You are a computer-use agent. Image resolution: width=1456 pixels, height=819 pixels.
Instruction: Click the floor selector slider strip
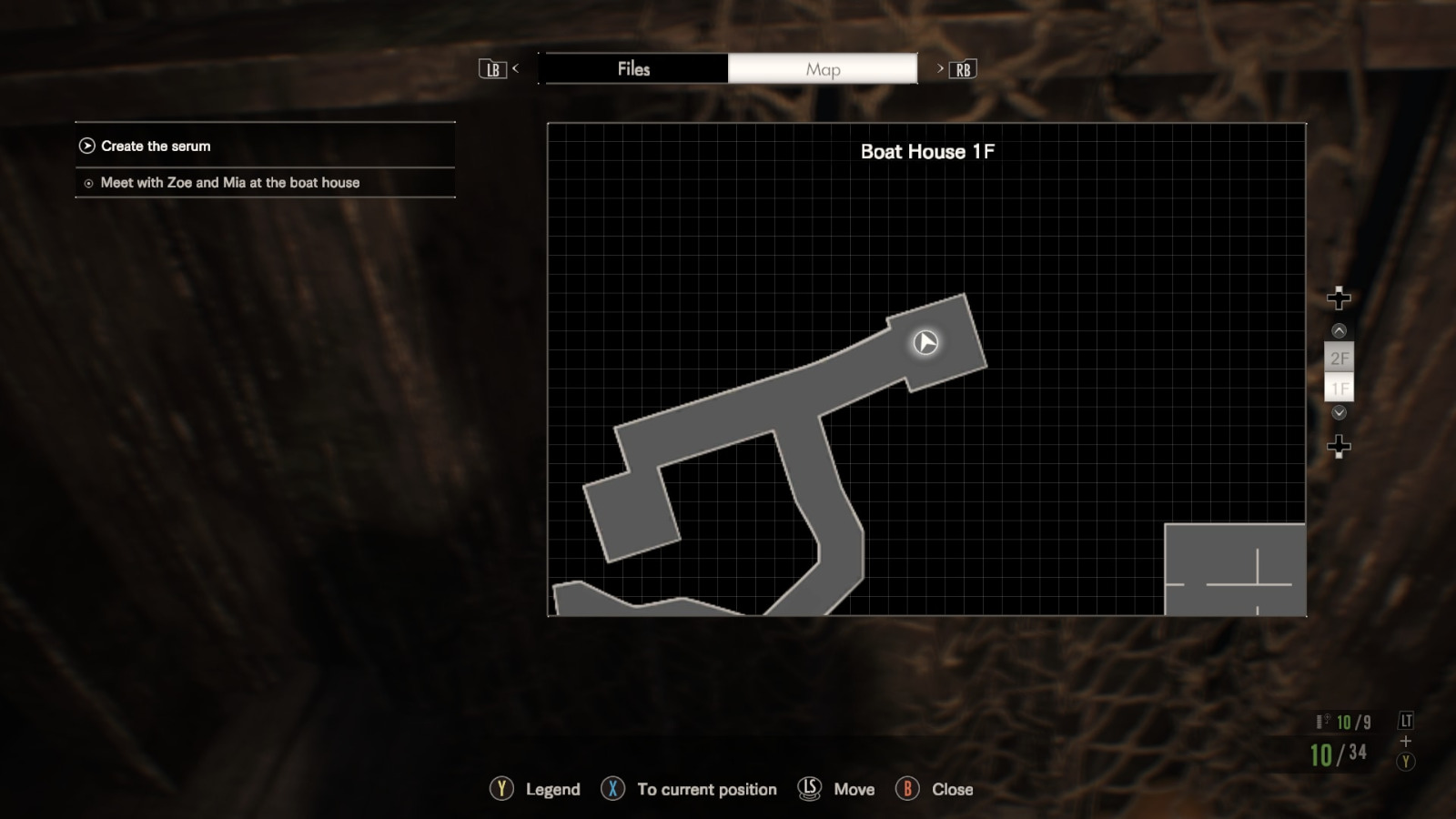(x=1338, y=373)
